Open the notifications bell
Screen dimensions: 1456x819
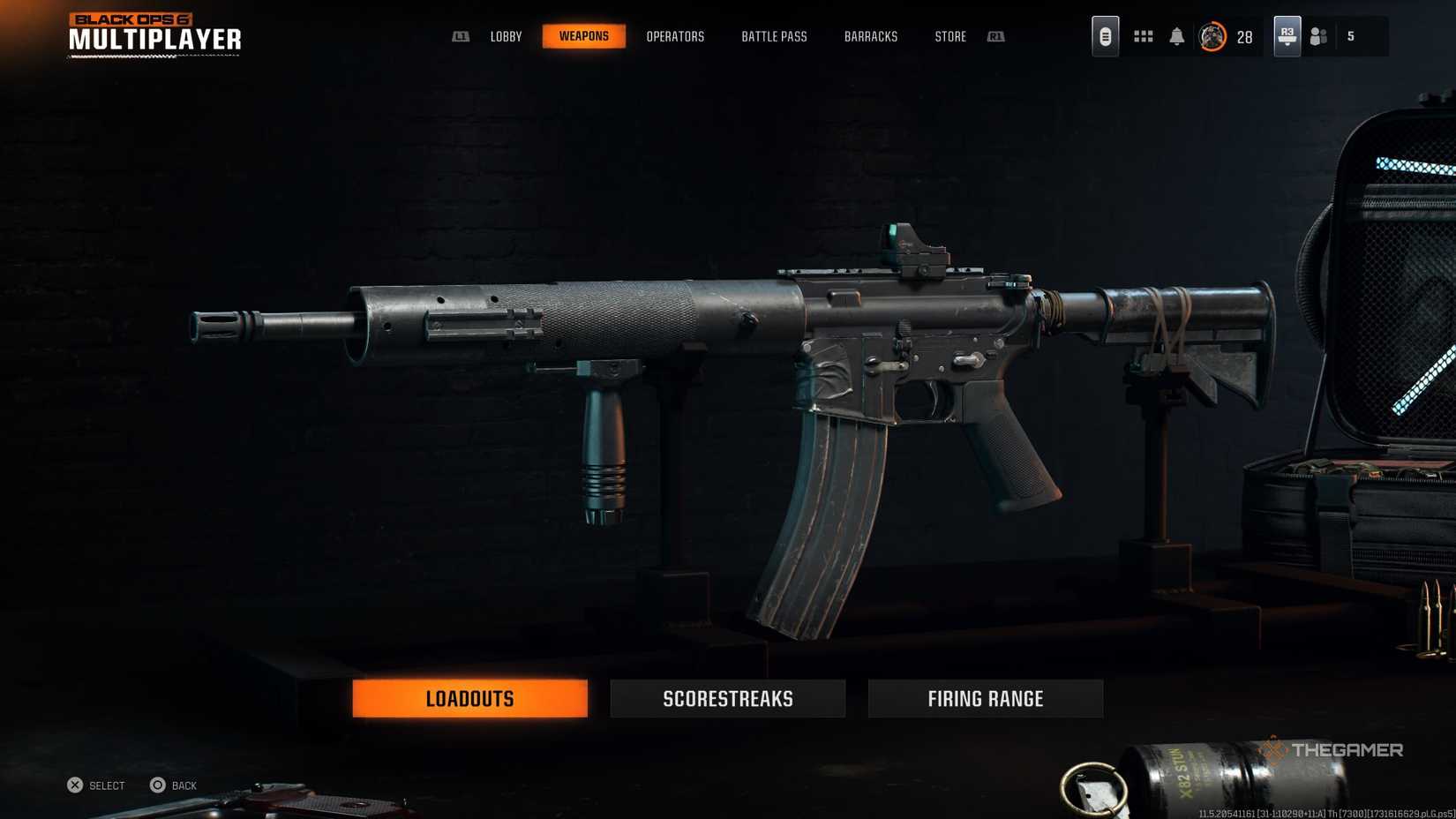[1176, 36]
